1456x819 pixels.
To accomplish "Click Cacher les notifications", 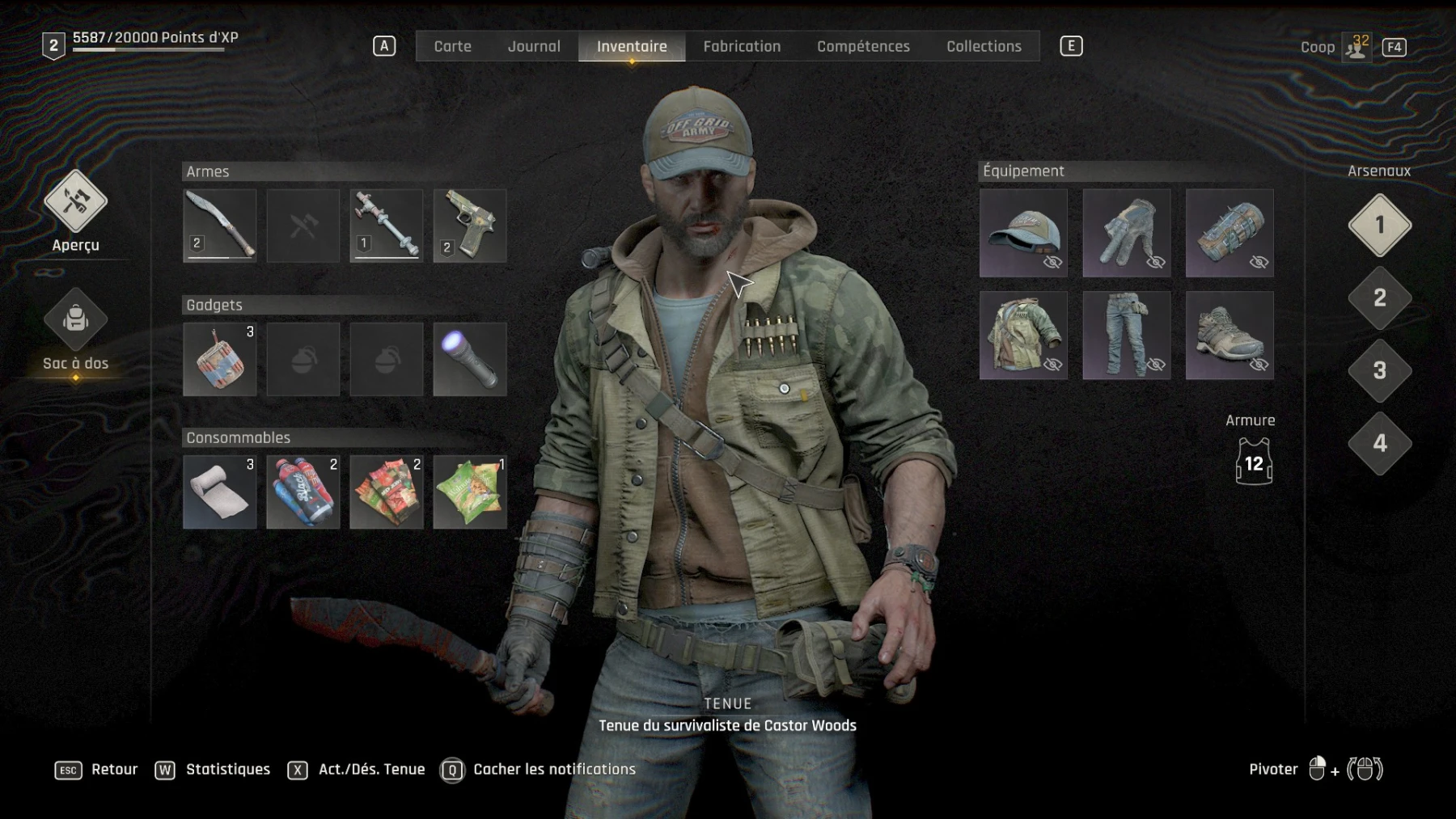I will (x=554, y=769).
